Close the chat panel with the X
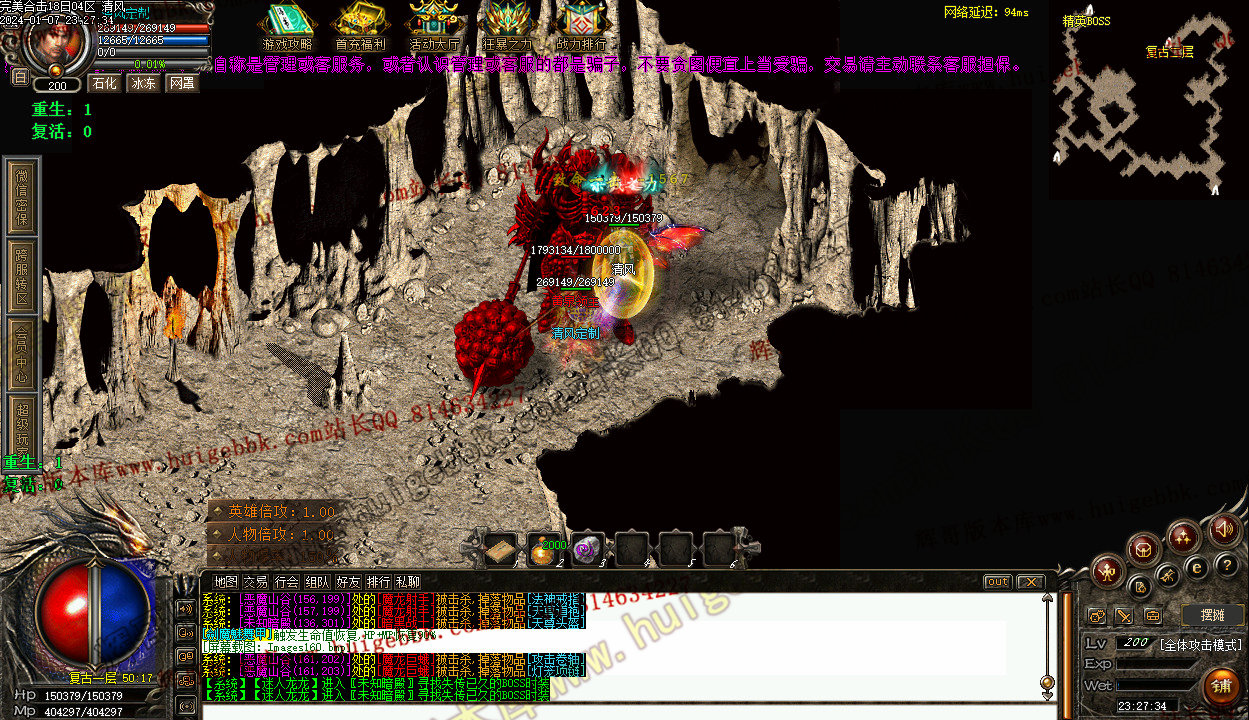This screenshot has width=1249, height=720. pyautogui.click(x=1030, y=582)
